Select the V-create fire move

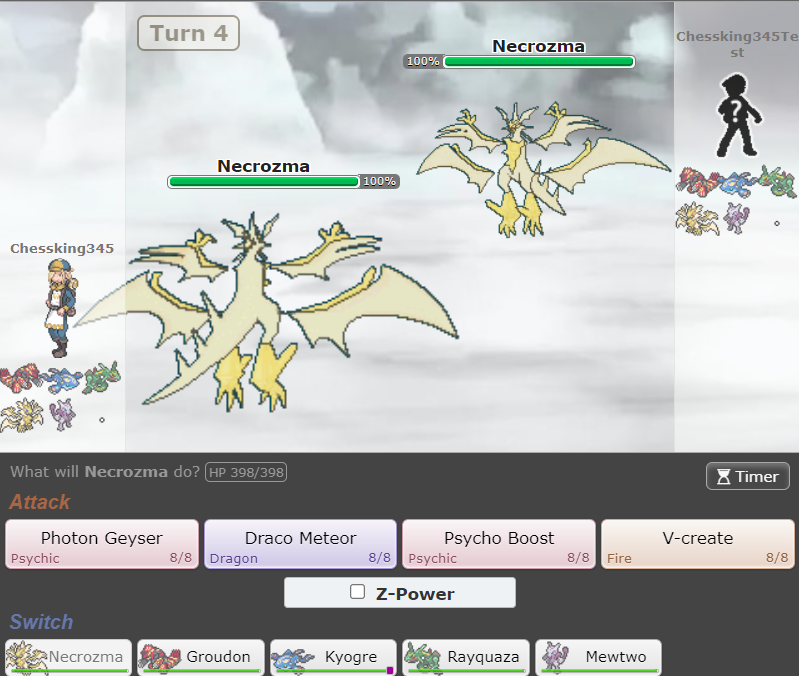(x=697, y=544)
